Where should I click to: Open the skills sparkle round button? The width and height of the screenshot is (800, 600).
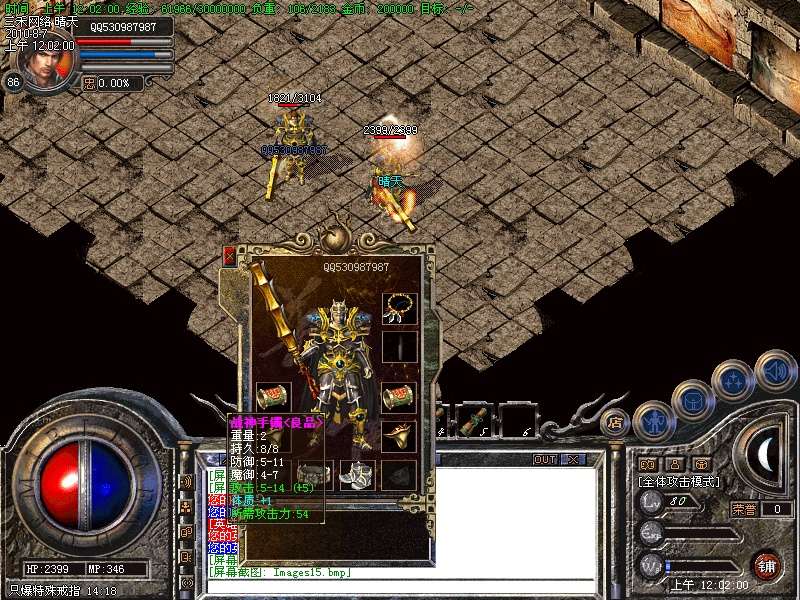pyautogui.click(x=733, y=381)
